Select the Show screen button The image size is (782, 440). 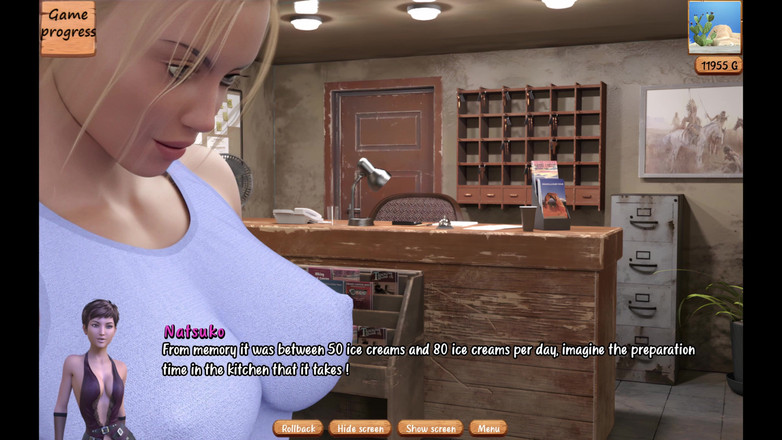click(430, 428)
